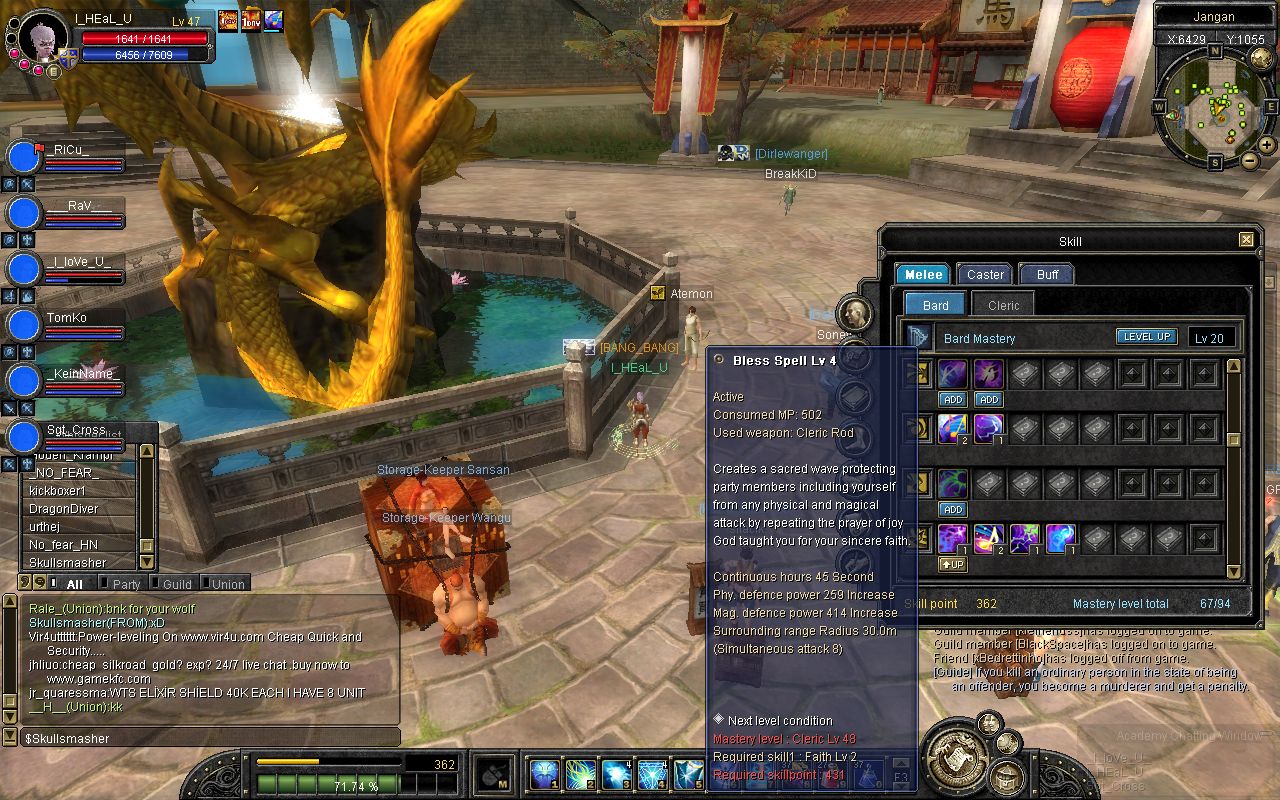Switch chat to the Party channel
The image size is (1280, 800).
(x=126, y=584)
